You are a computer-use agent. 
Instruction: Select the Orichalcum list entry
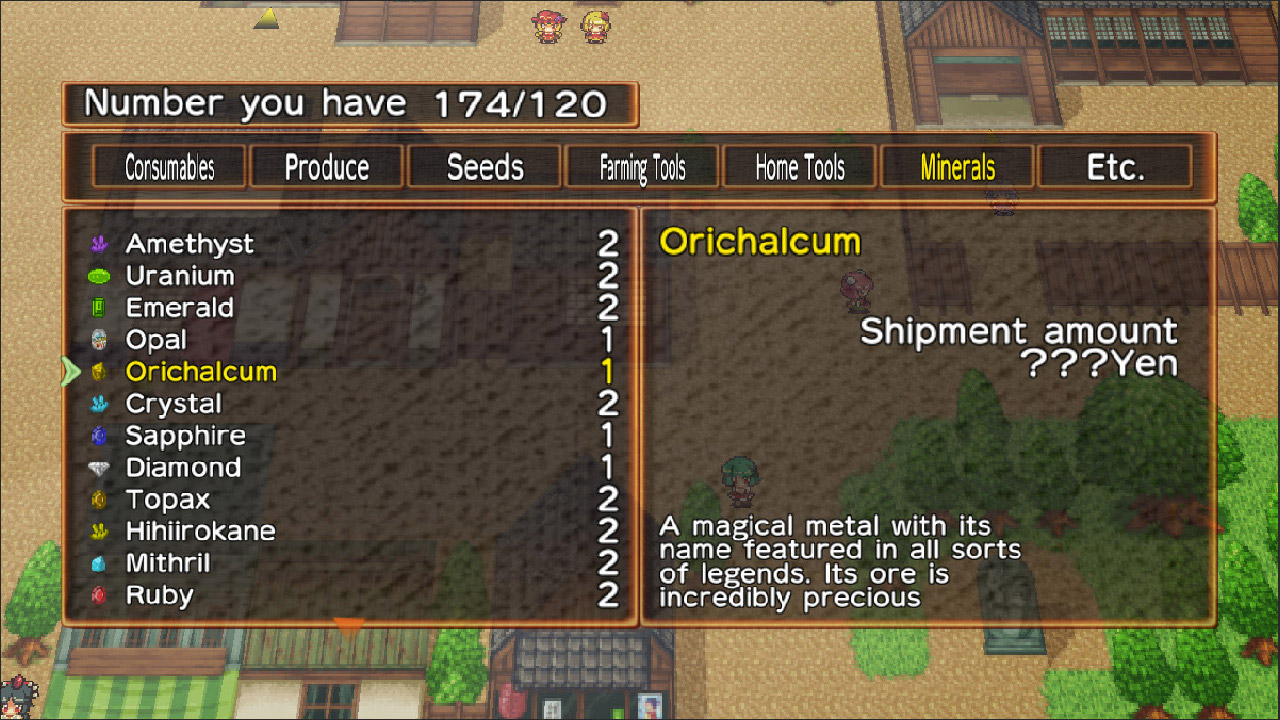200,371
